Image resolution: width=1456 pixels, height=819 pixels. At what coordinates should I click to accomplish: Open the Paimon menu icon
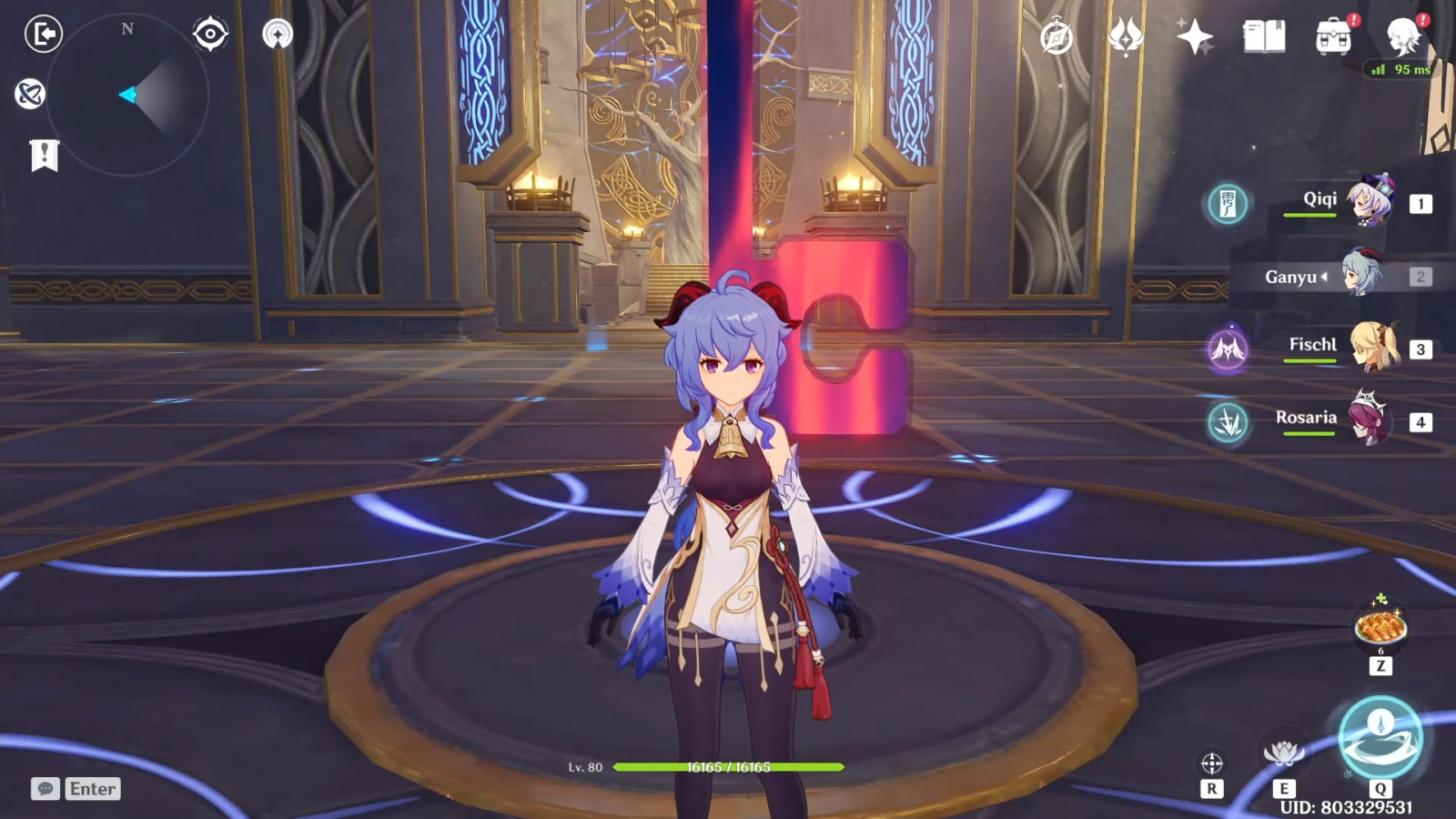(x=1402, y=37)
